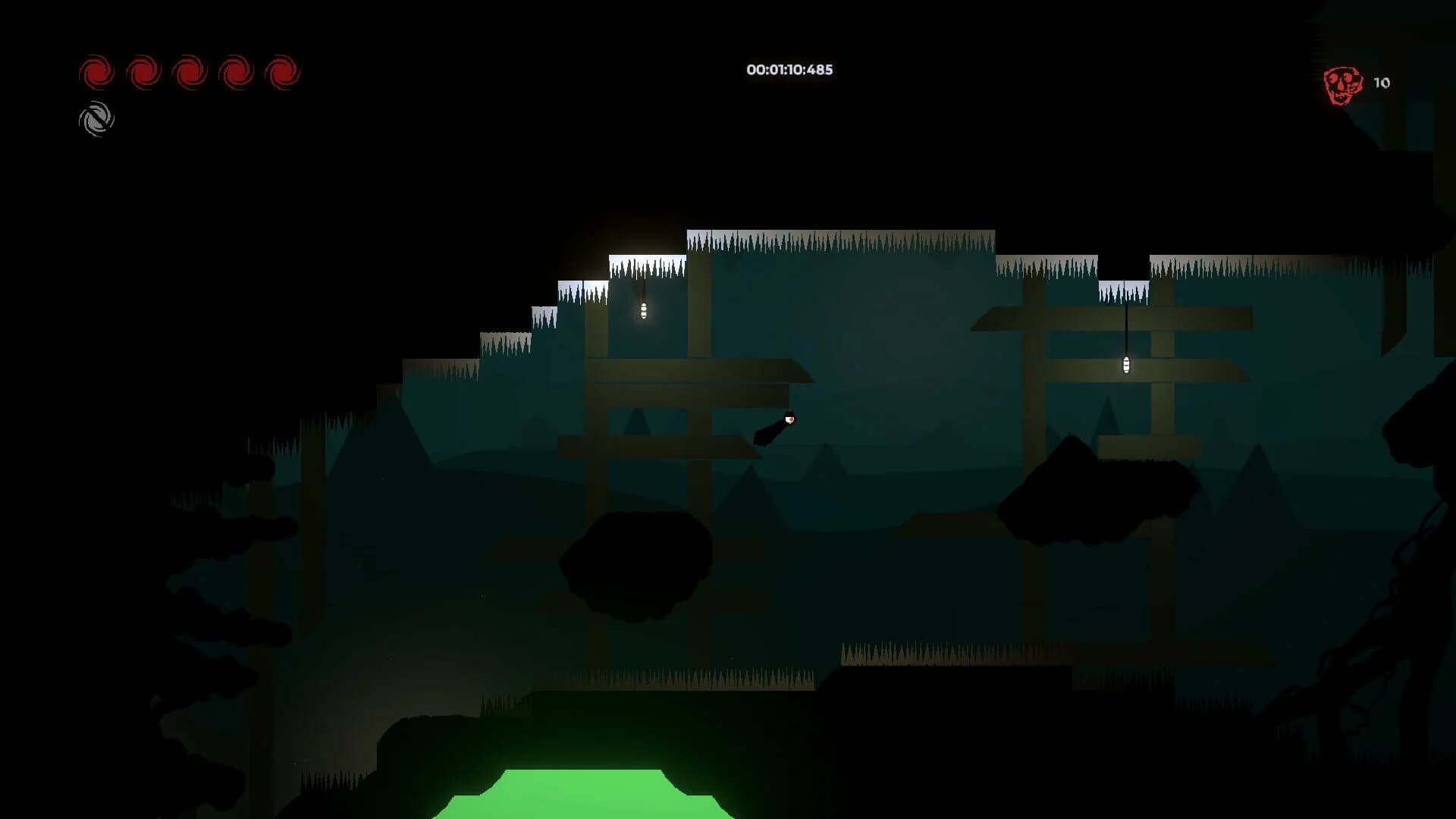
Task: Click the number 10 beside the skull
Action: pyautogui.click(x=1382, y=83)
